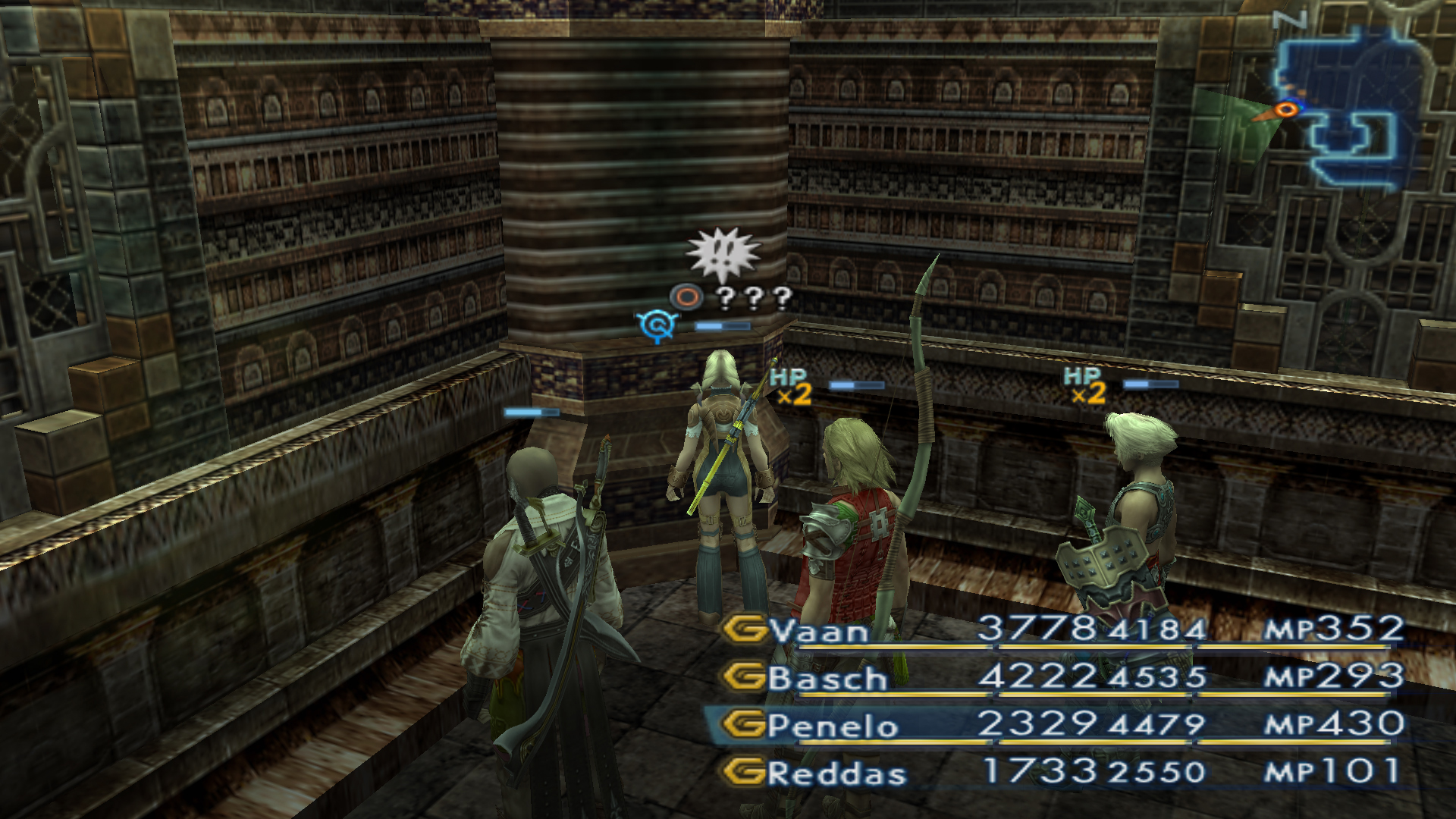Choose Basch's party row
The height and width of the screenshot is (819, 1456).
827,678
